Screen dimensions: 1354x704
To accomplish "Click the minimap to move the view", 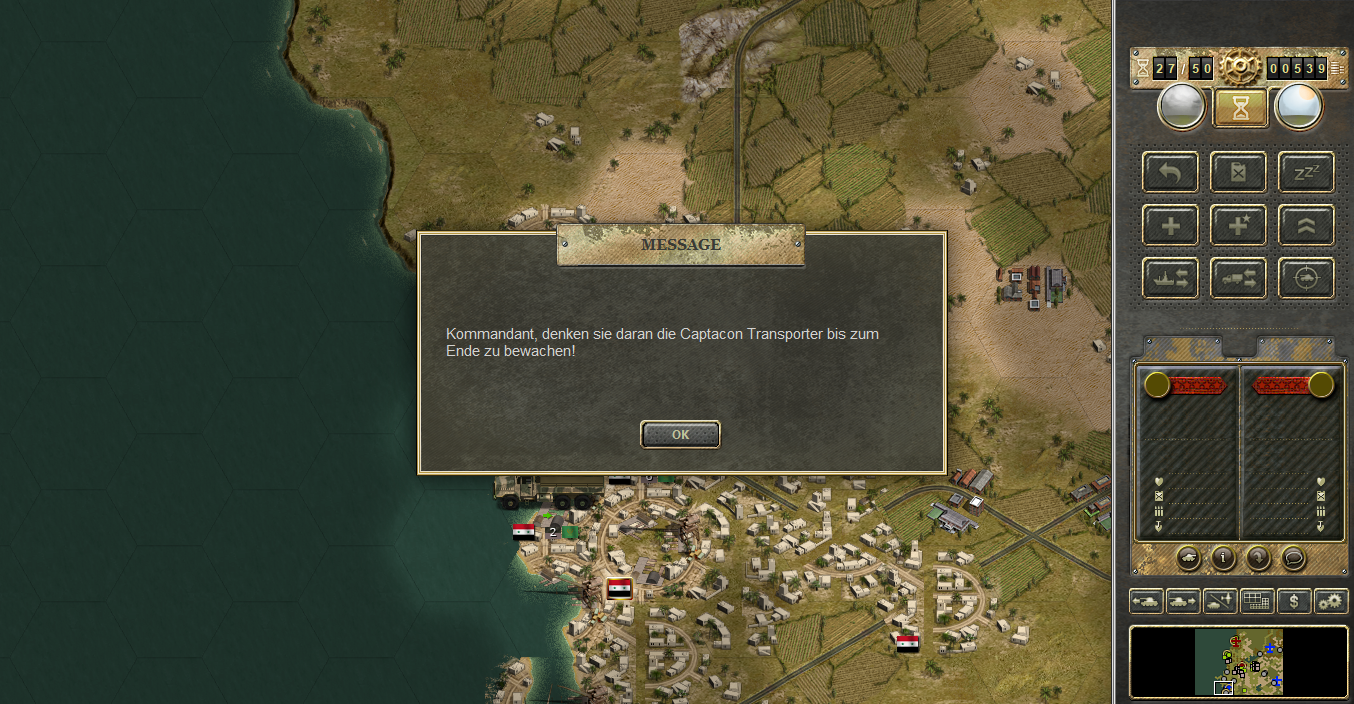I will (x=1239, y=661).
